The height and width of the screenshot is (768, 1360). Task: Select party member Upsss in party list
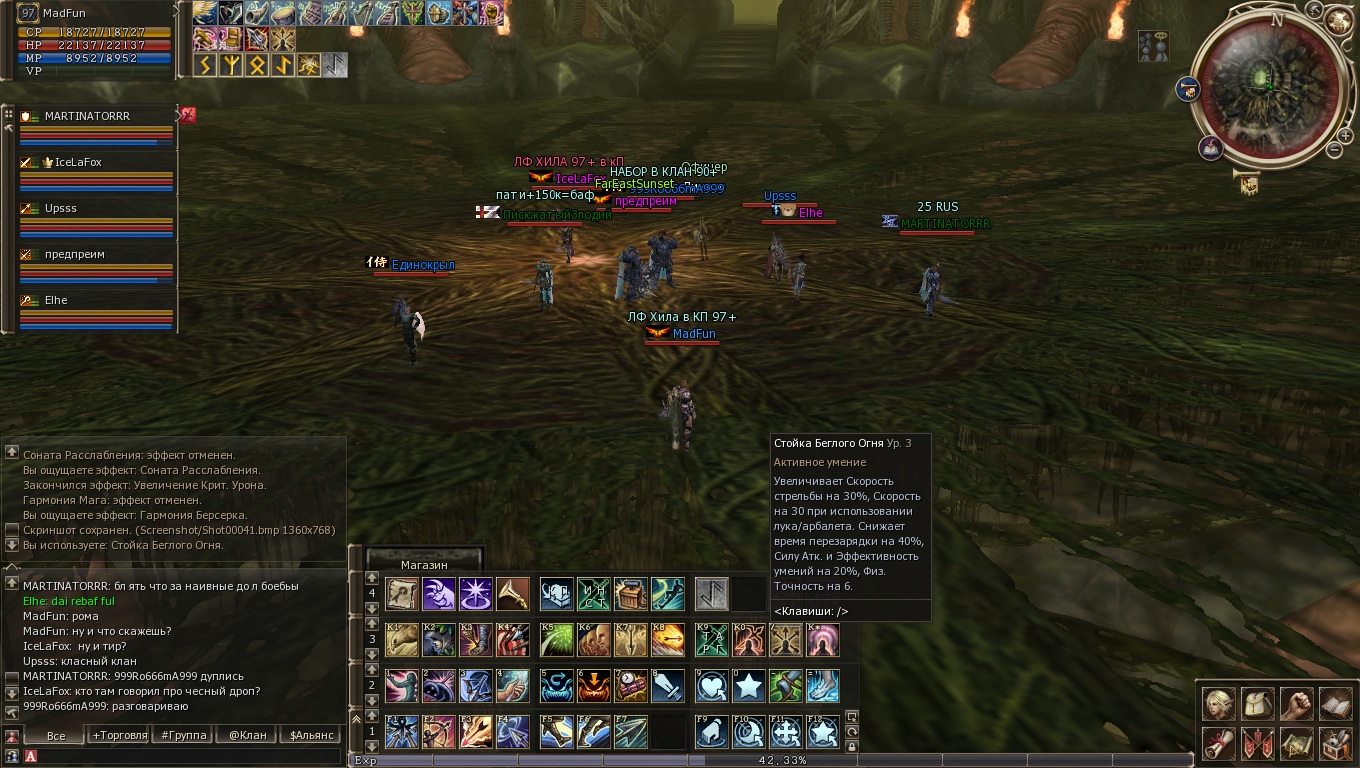click(x=62, y=209)
